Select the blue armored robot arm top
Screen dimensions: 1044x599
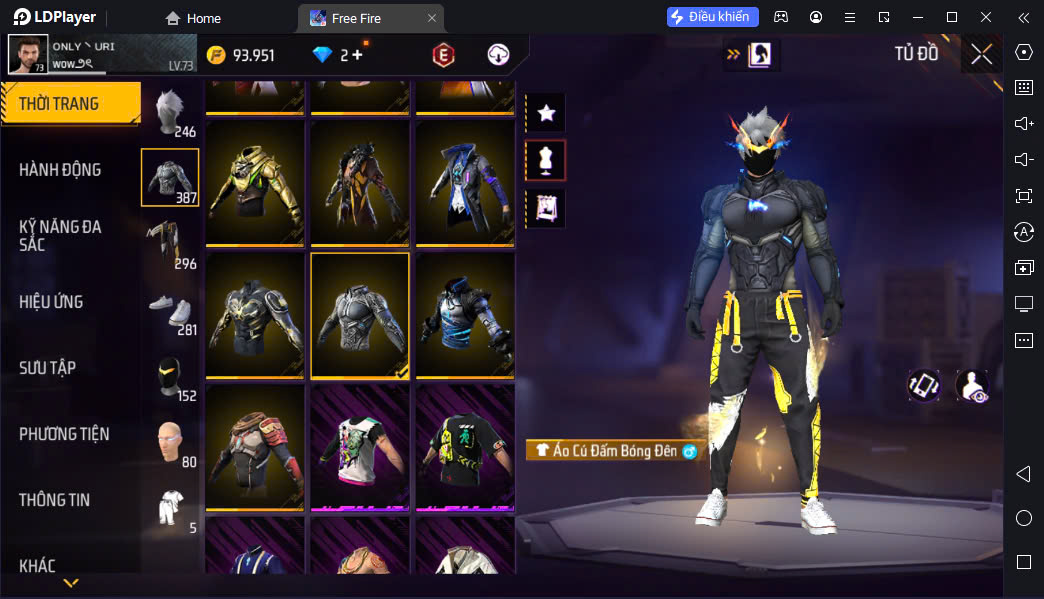465,315
